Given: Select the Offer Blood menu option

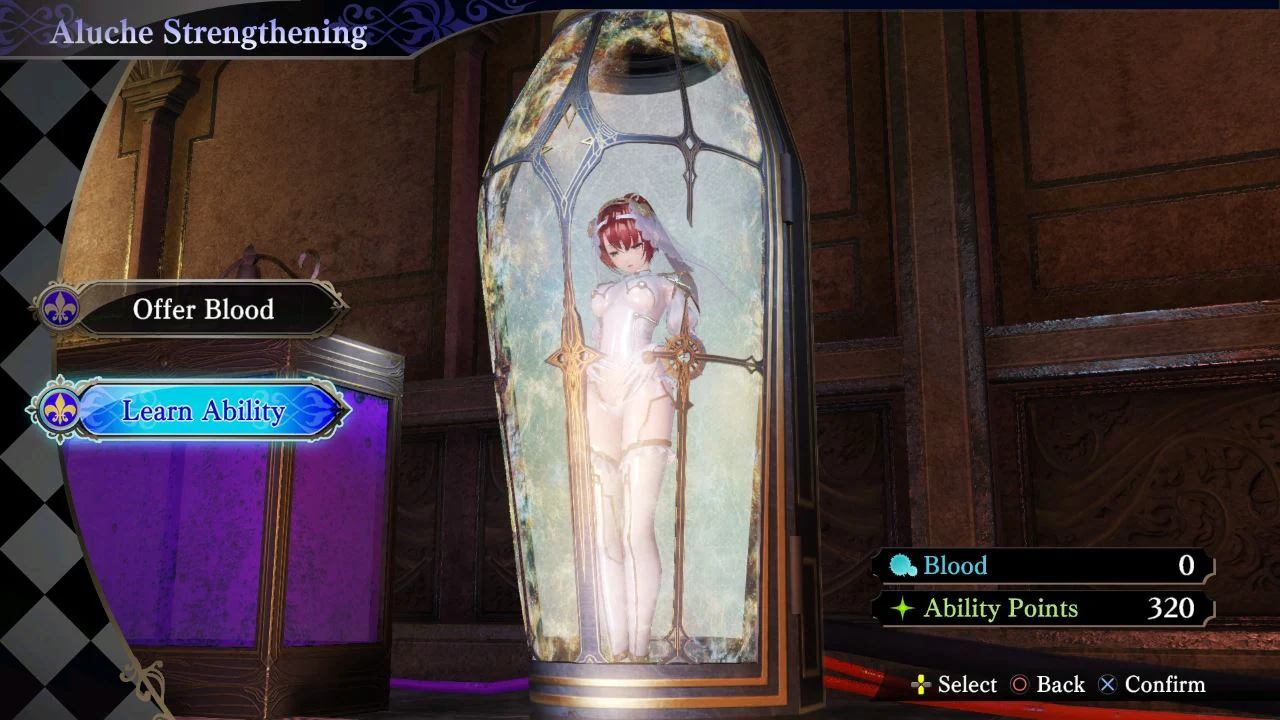Looking at the screenshot, I should 205,310.
